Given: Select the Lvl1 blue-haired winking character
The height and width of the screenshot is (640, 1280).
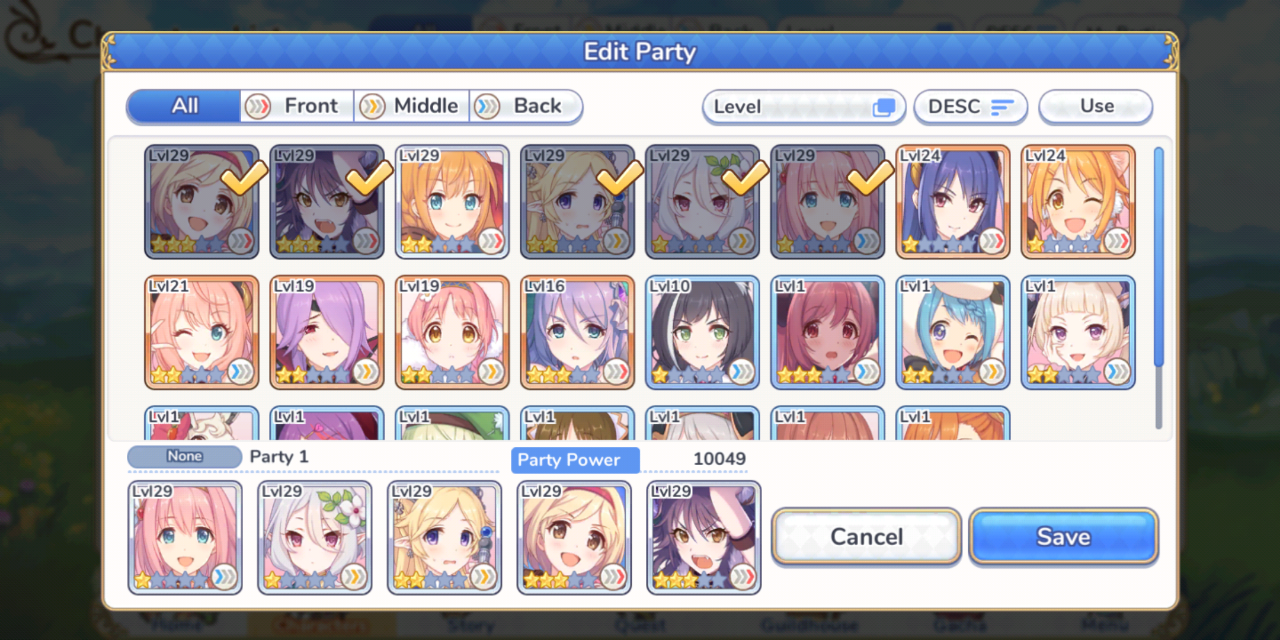Looking at the screenshot, I should click(x=953, y=332).
